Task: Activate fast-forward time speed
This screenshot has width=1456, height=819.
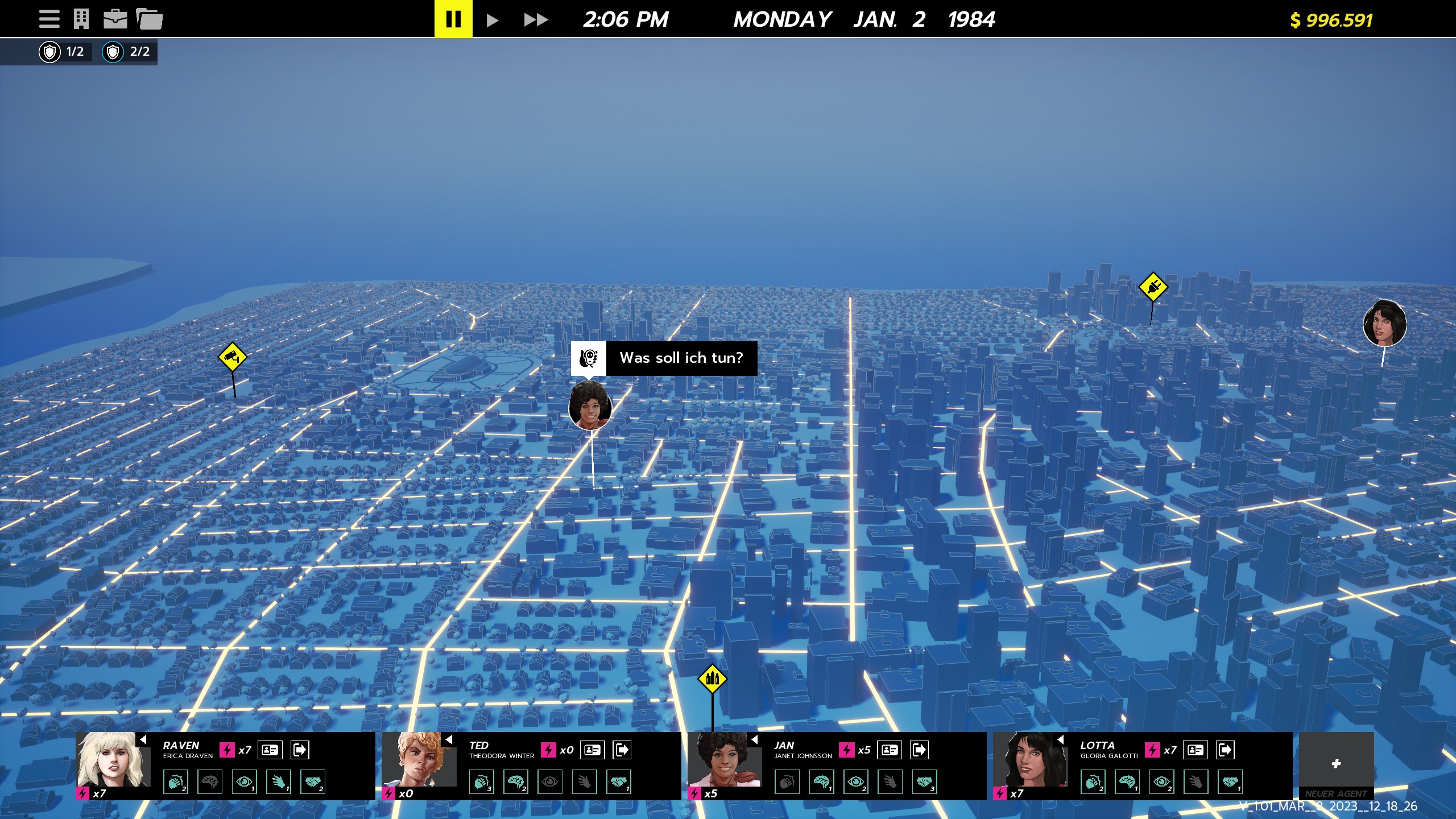Action: tap(536, 20)
